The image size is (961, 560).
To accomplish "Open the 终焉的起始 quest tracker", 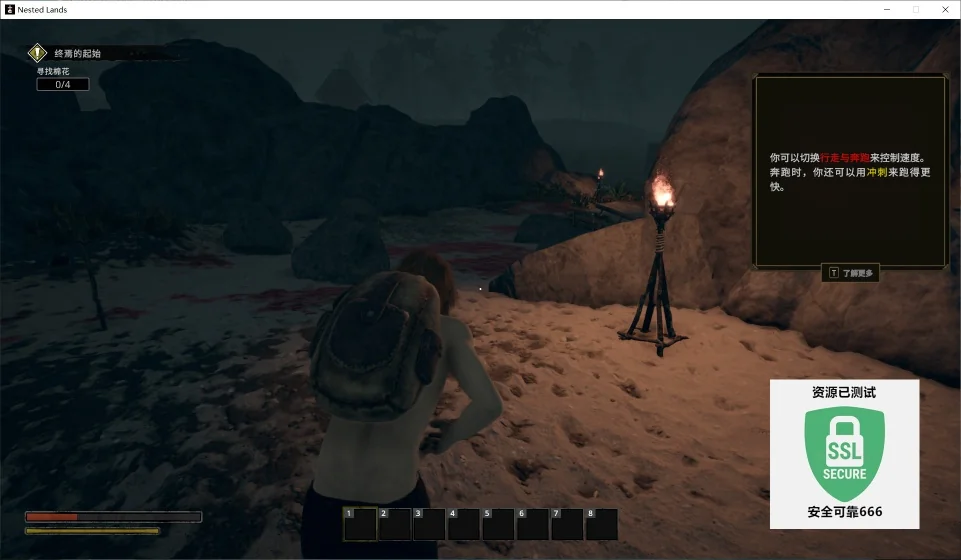I will coord(78,53).
